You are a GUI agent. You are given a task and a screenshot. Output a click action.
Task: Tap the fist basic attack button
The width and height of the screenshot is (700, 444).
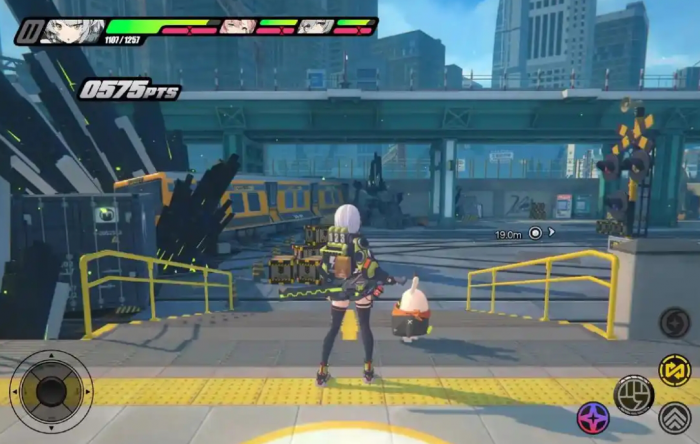633,394
